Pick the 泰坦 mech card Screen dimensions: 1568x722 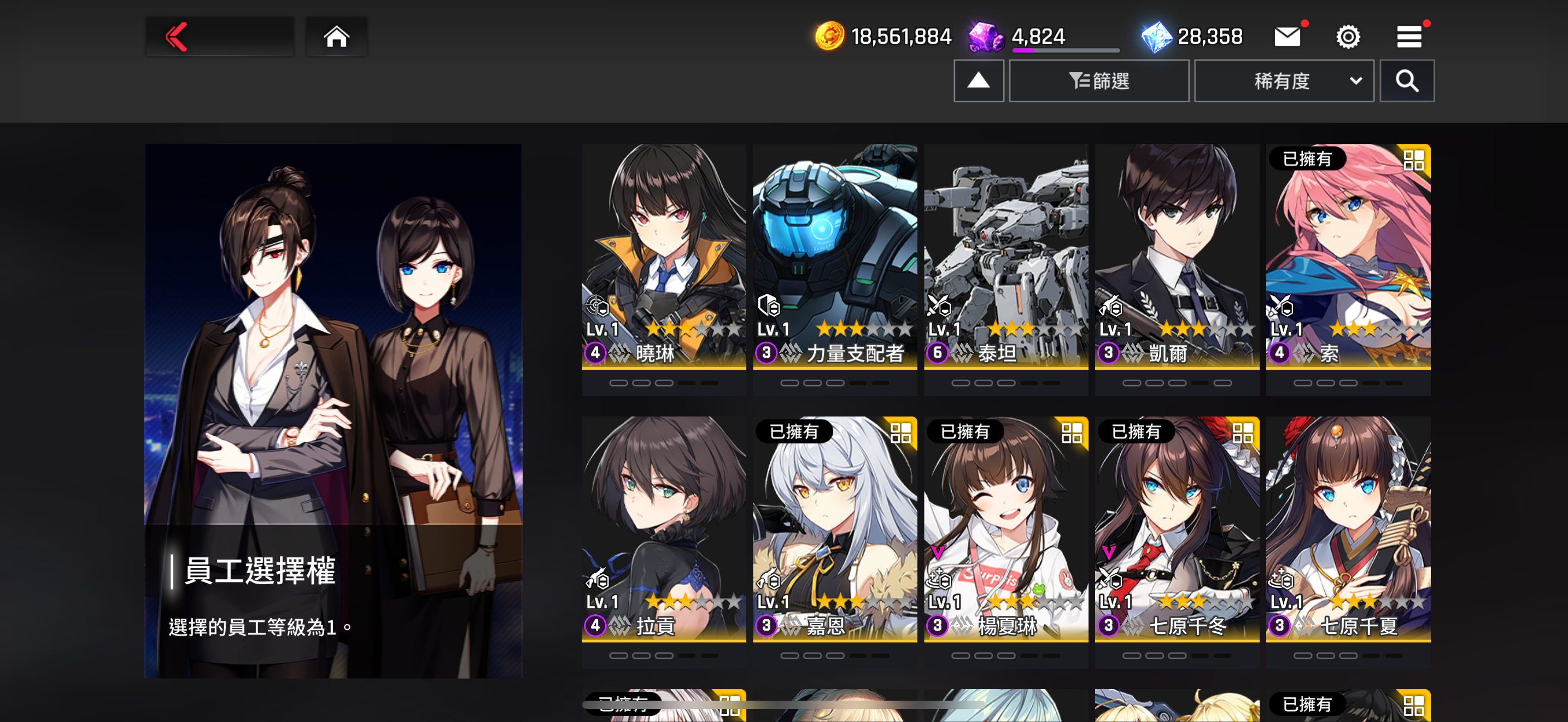pyautogui.click(x=1005, y=255)
